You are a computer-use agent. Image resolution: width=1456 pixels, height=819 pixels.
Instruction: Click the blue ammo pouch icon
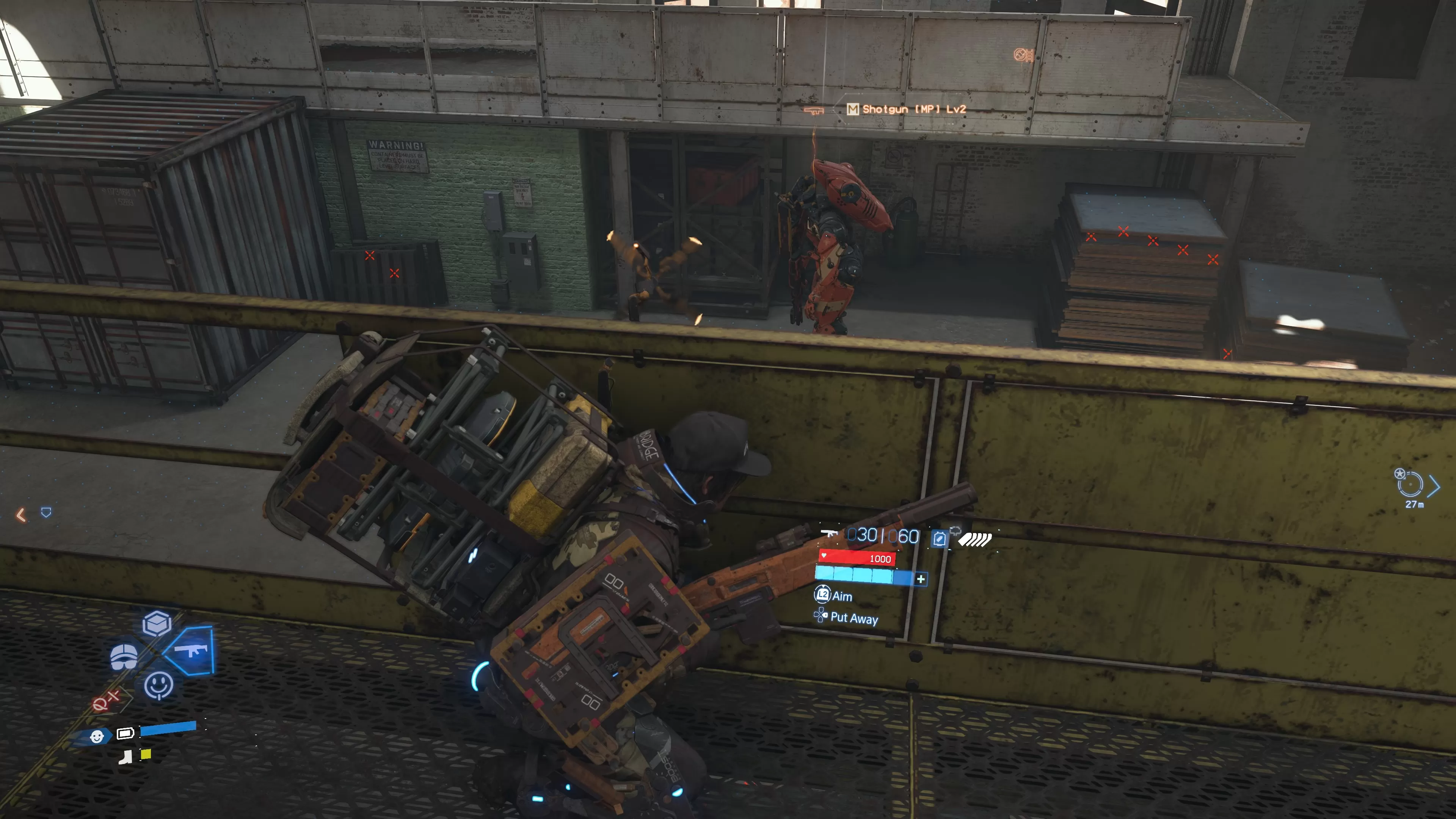939,539
